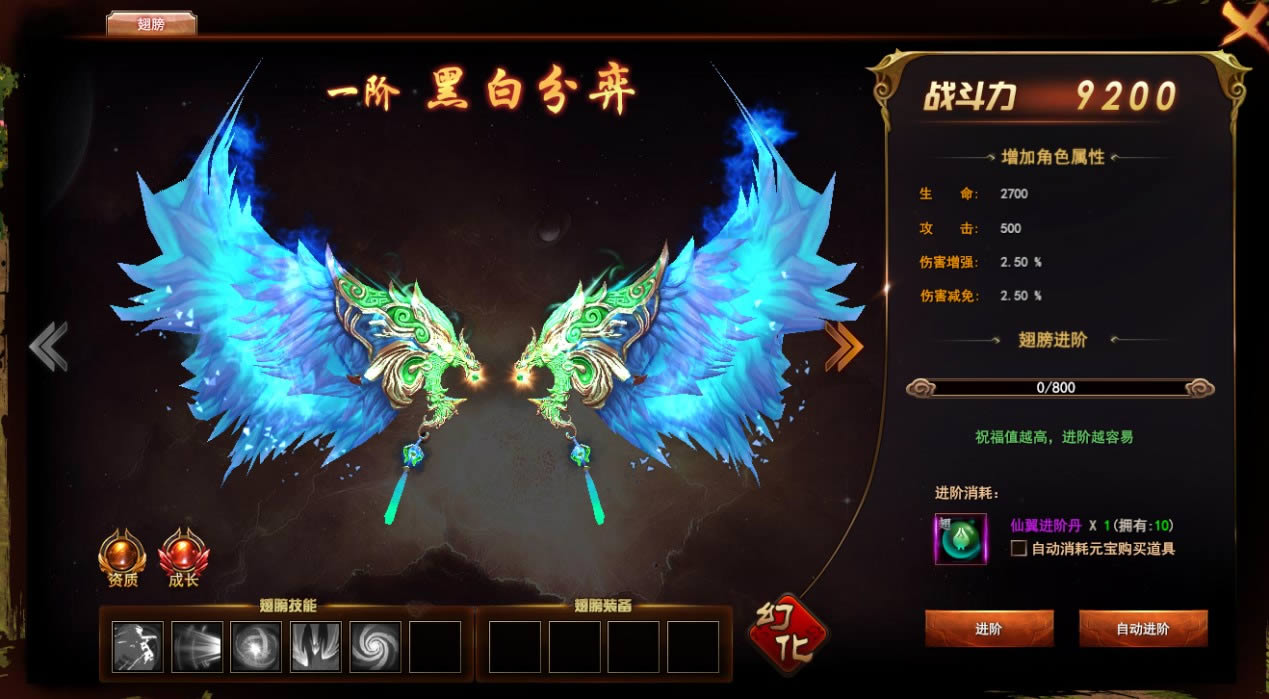Select the glowing orb wing skill
Viewport: 1269px width, 699px height.
256,646
